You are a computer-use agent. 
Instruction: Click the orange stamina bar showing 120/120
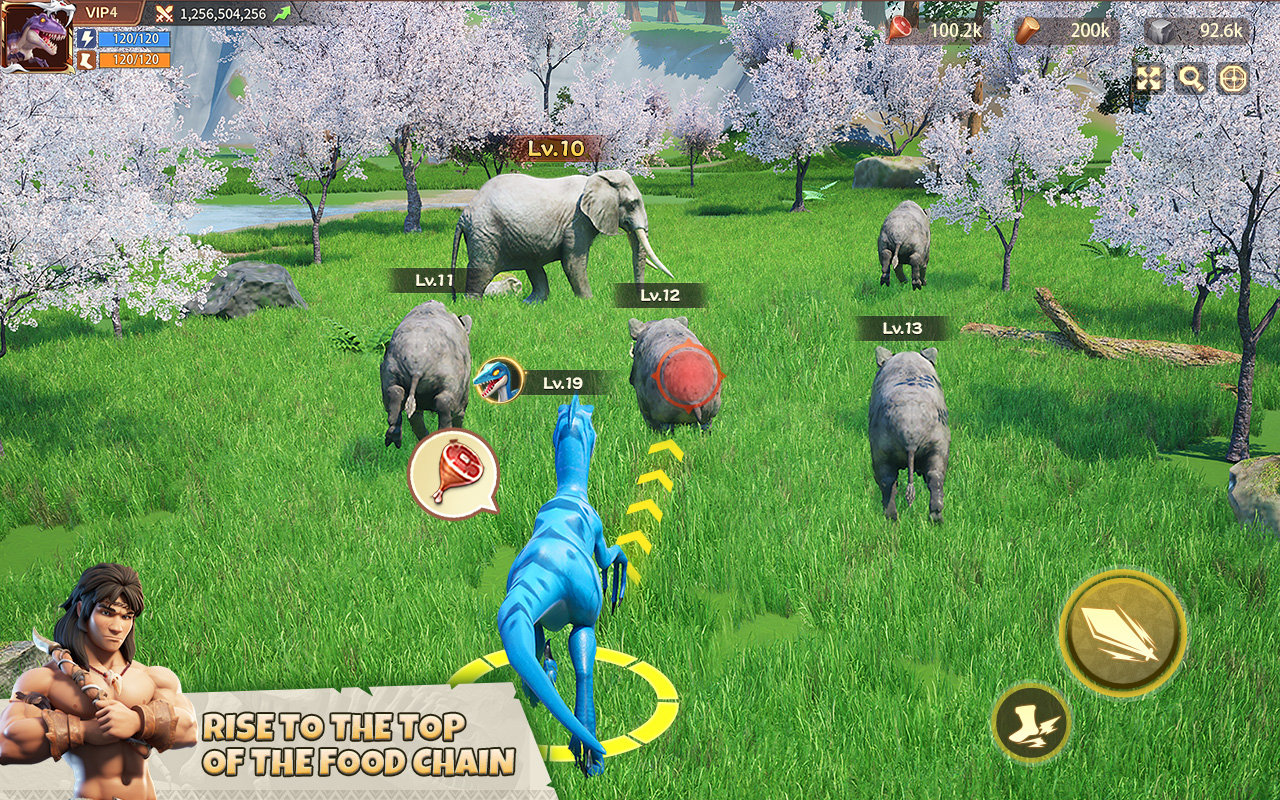coord(134,58)
